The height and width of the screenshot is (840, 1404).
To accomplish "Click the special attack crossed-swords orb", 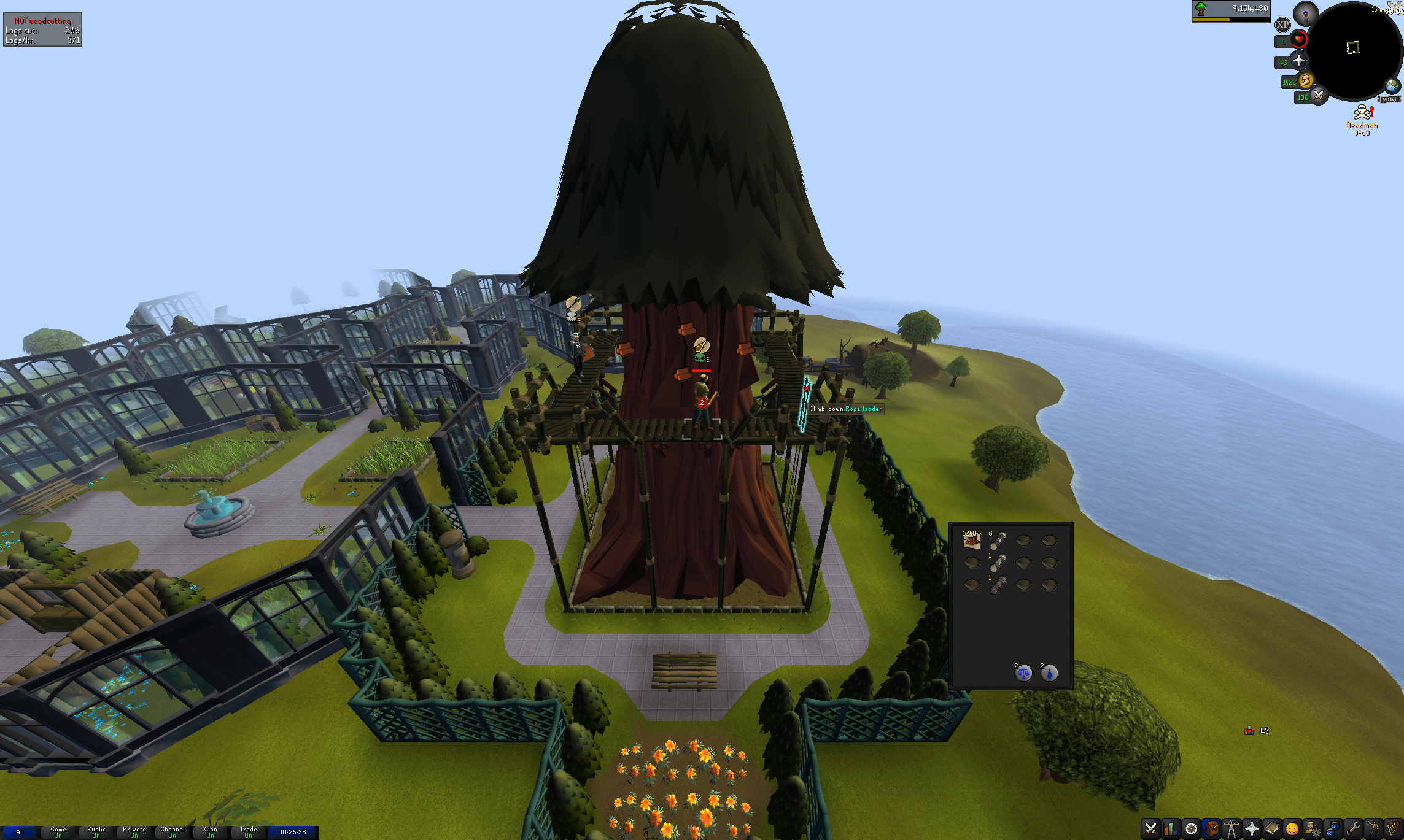I will click(x=1318, y=96).
